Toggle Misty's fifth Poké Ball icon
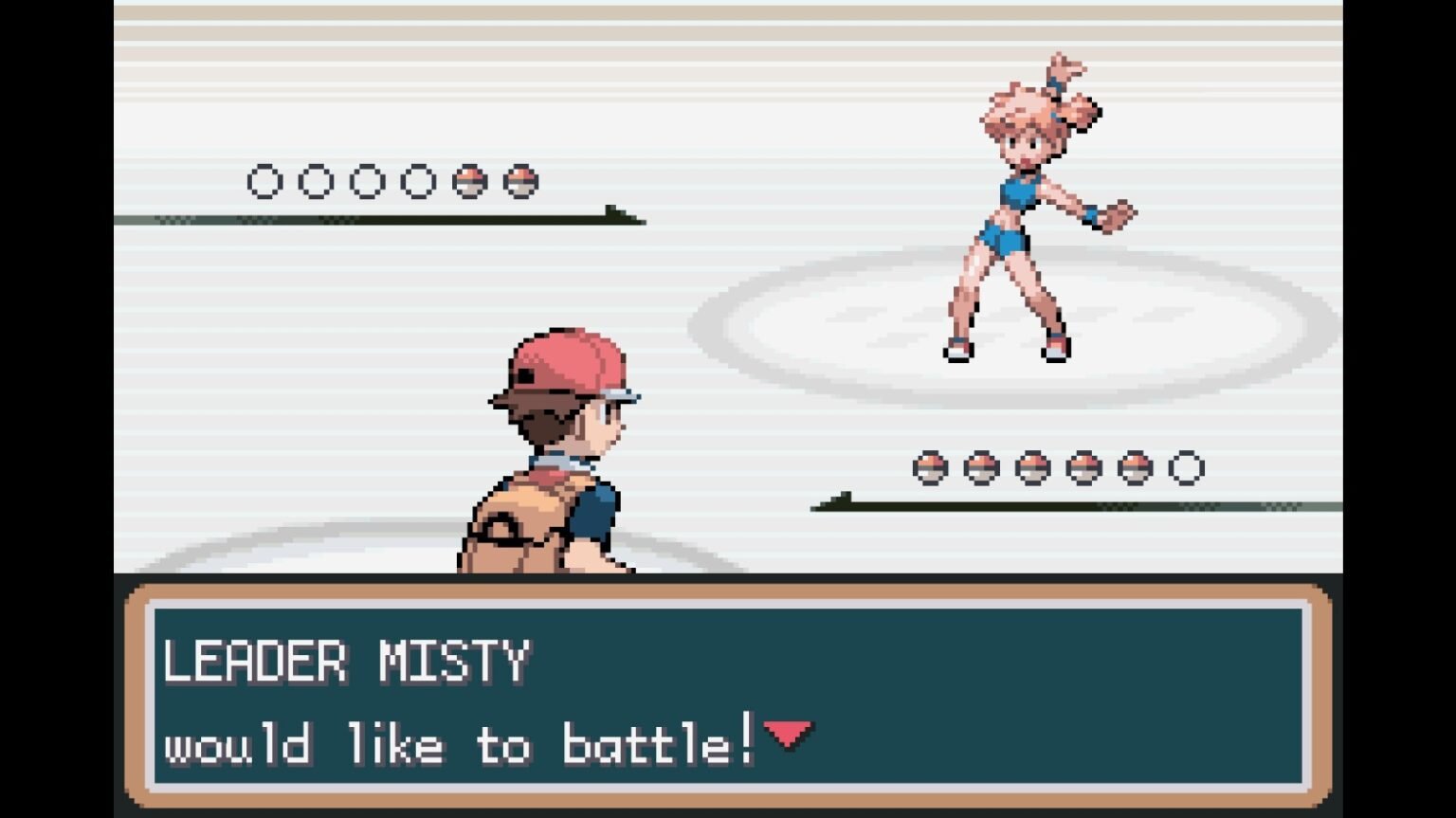Viewport: 1456px width, 818px height. pos(470,180)
